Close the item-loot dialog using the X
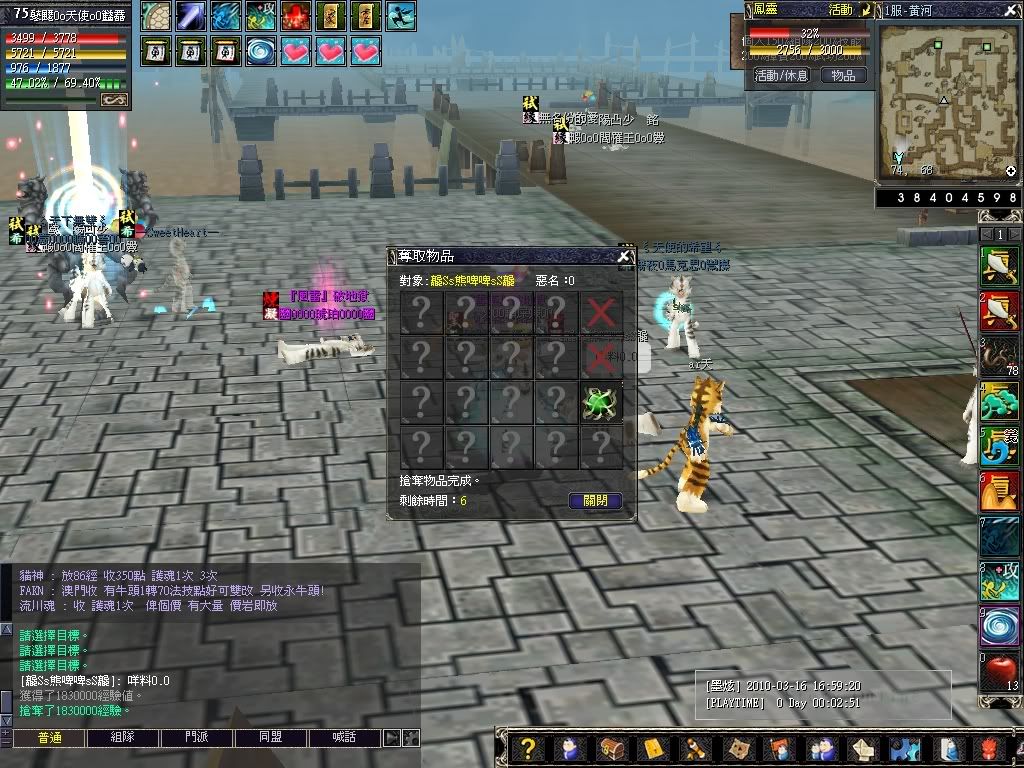This screenshot has height=768, width=1024. [x=624, y=257]
